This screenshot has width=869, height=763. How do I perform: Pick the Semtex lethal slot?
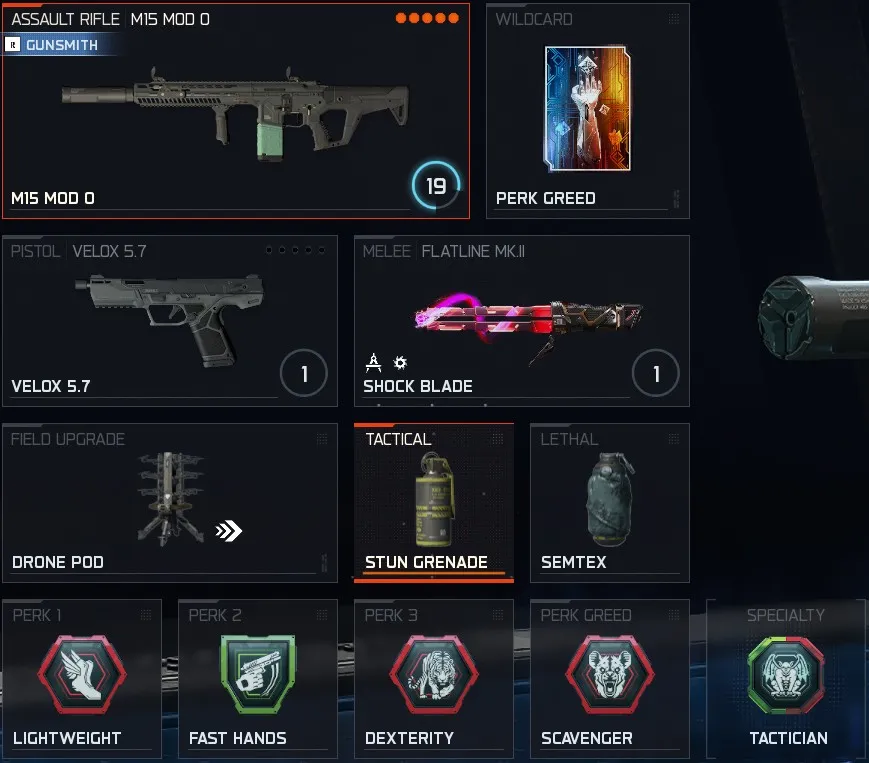click(609, 502)
